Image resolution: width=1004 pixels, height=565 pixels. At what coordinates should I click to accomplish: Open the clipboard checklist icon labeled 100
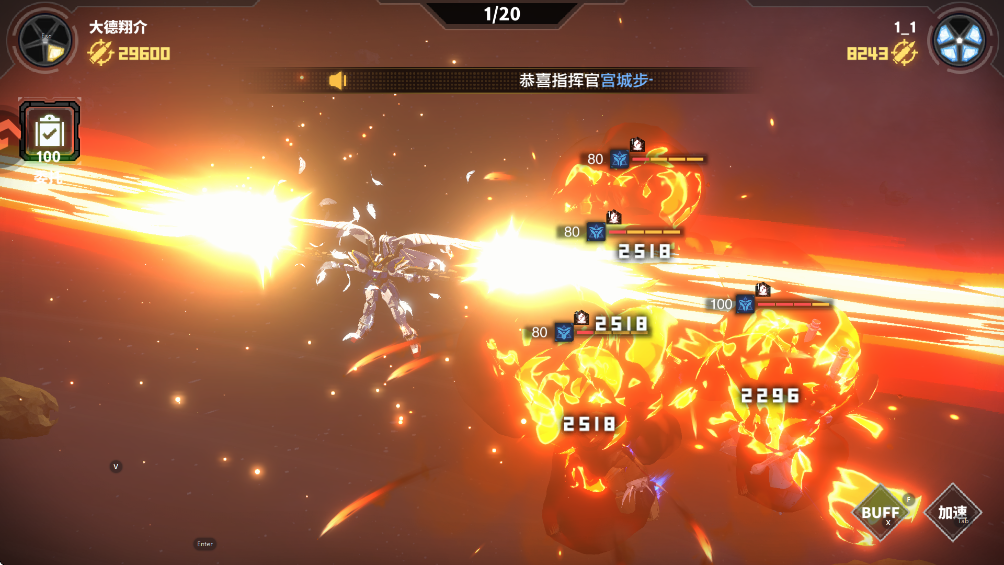point(48,131)
